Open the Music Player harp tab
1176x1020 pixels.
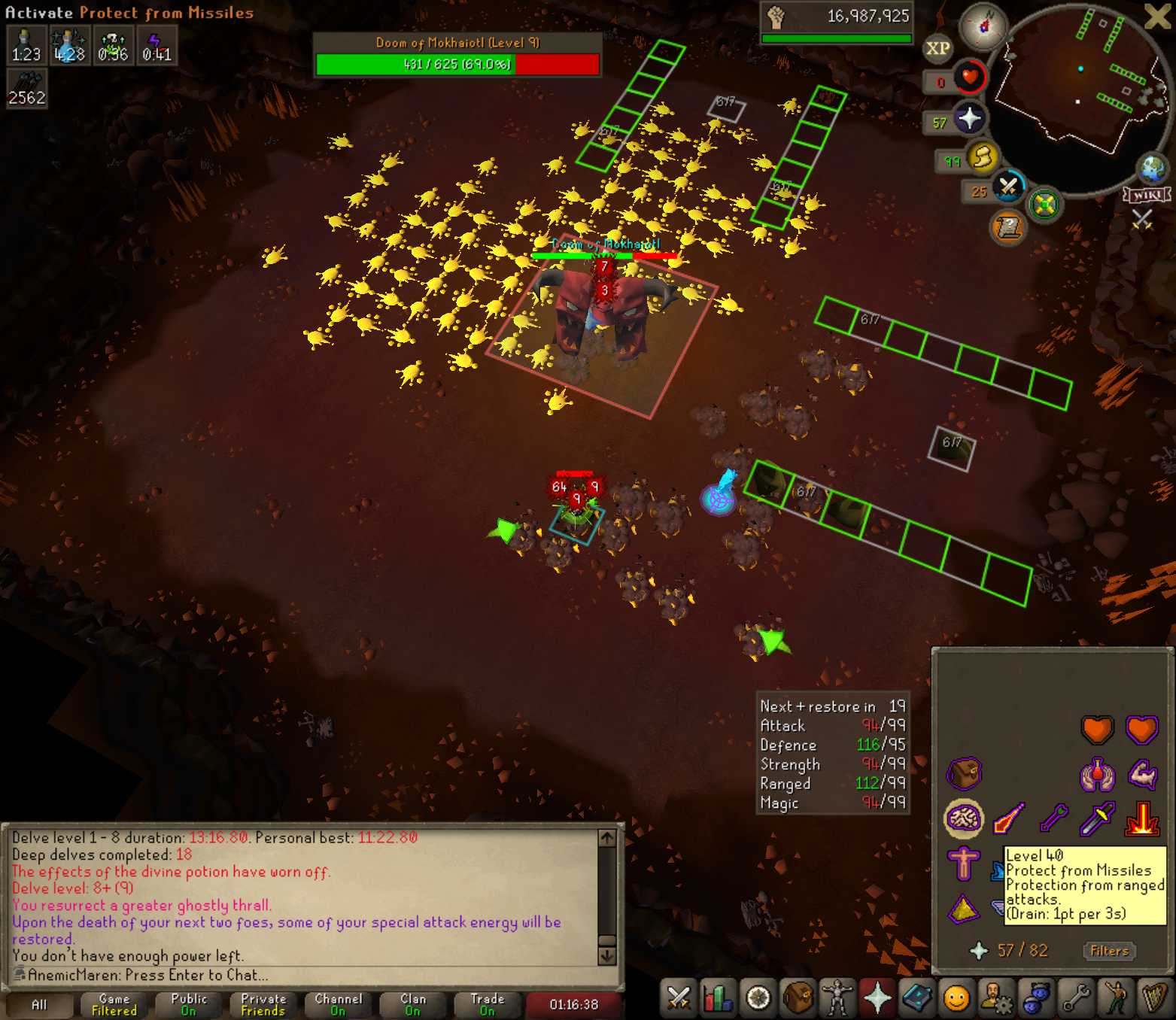tap(1153, 998)
